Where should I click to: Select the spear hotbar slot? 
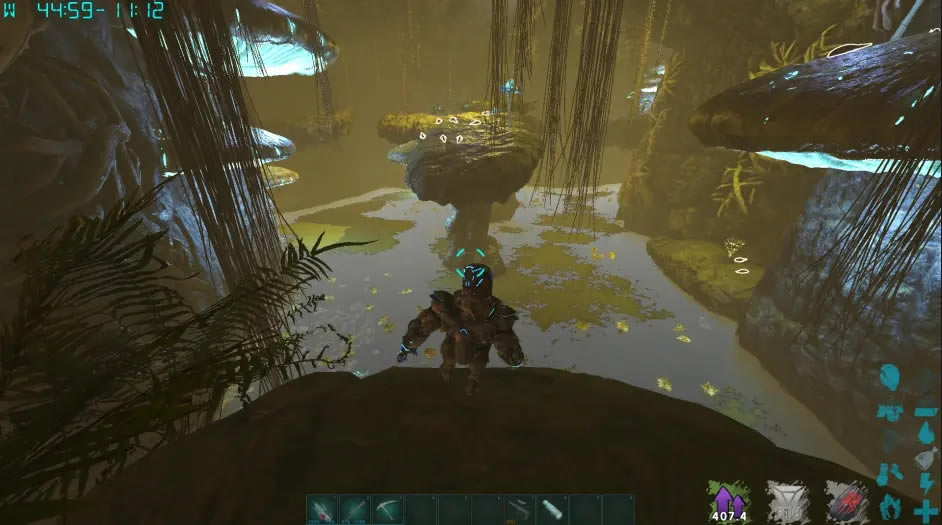tap(355, 508)
